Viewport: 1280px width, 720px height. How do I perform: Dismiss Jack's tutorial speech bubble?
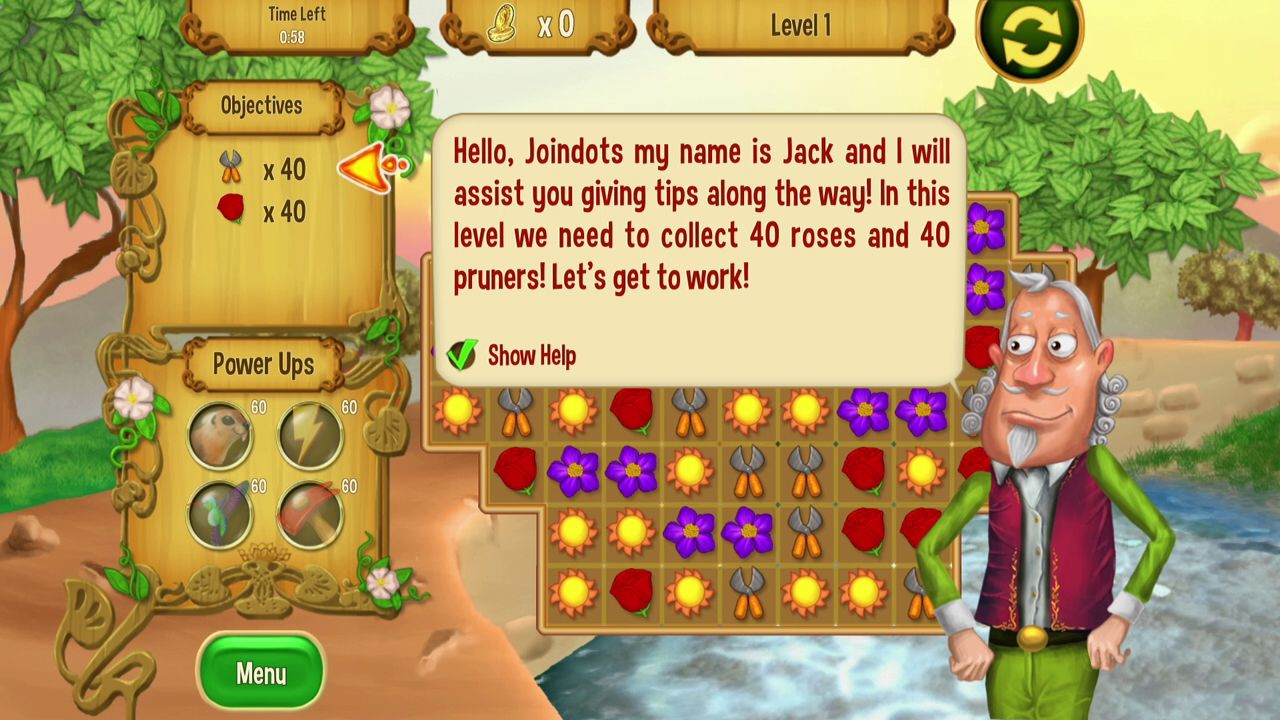point(700,240)
